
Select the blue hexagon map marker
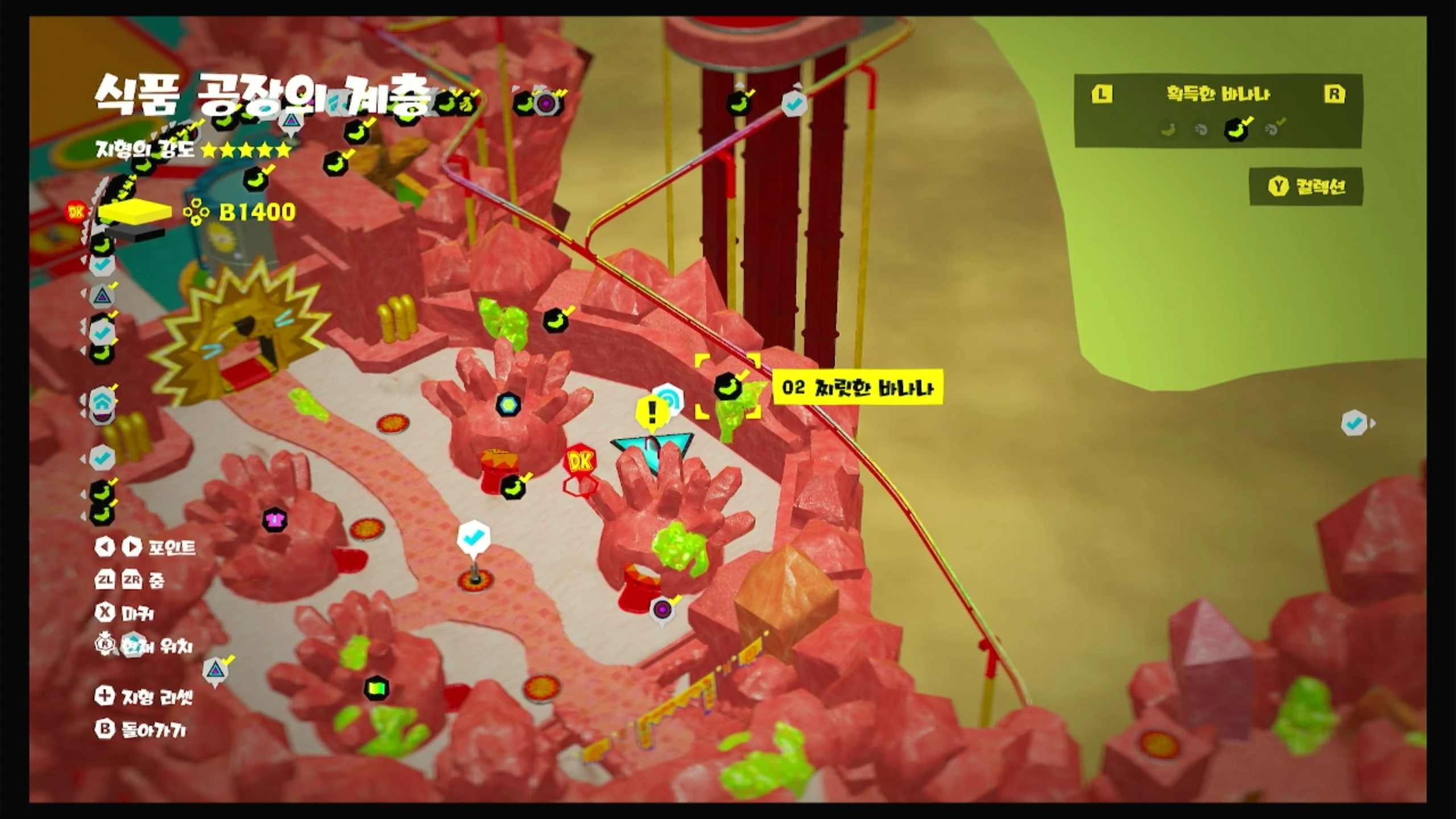point(508,404)
